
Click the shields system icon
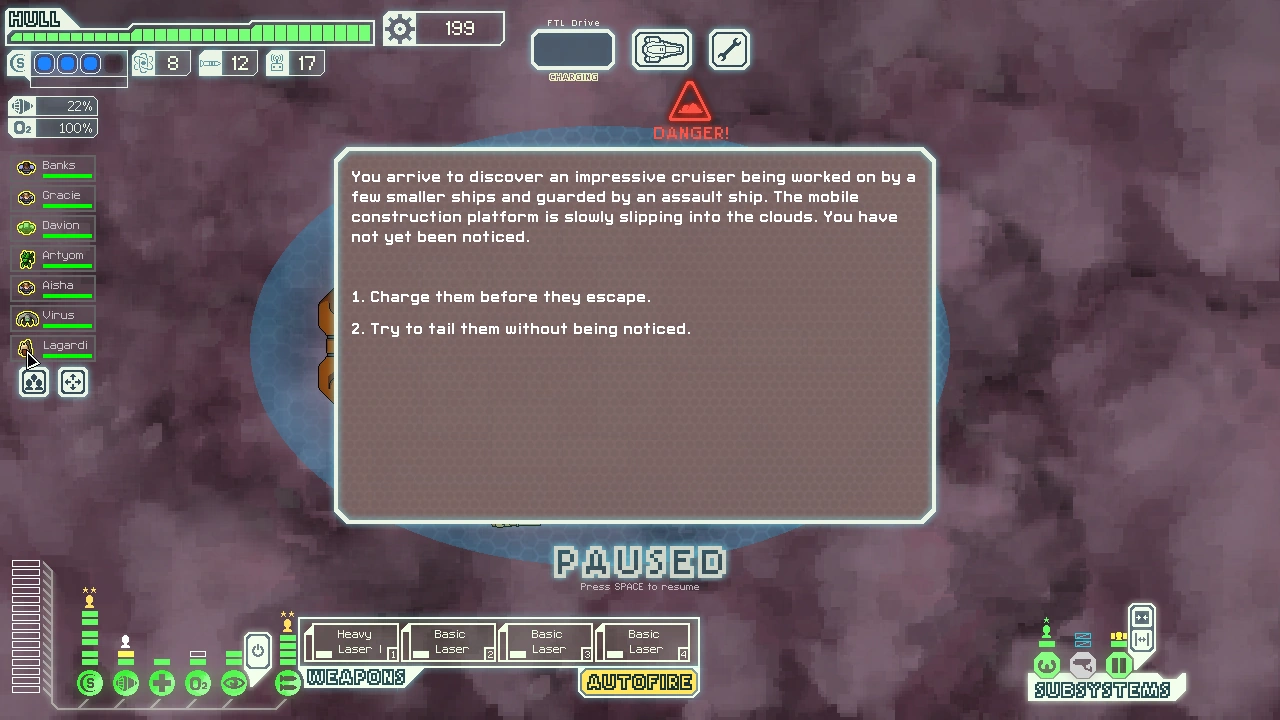click(90, 684)
